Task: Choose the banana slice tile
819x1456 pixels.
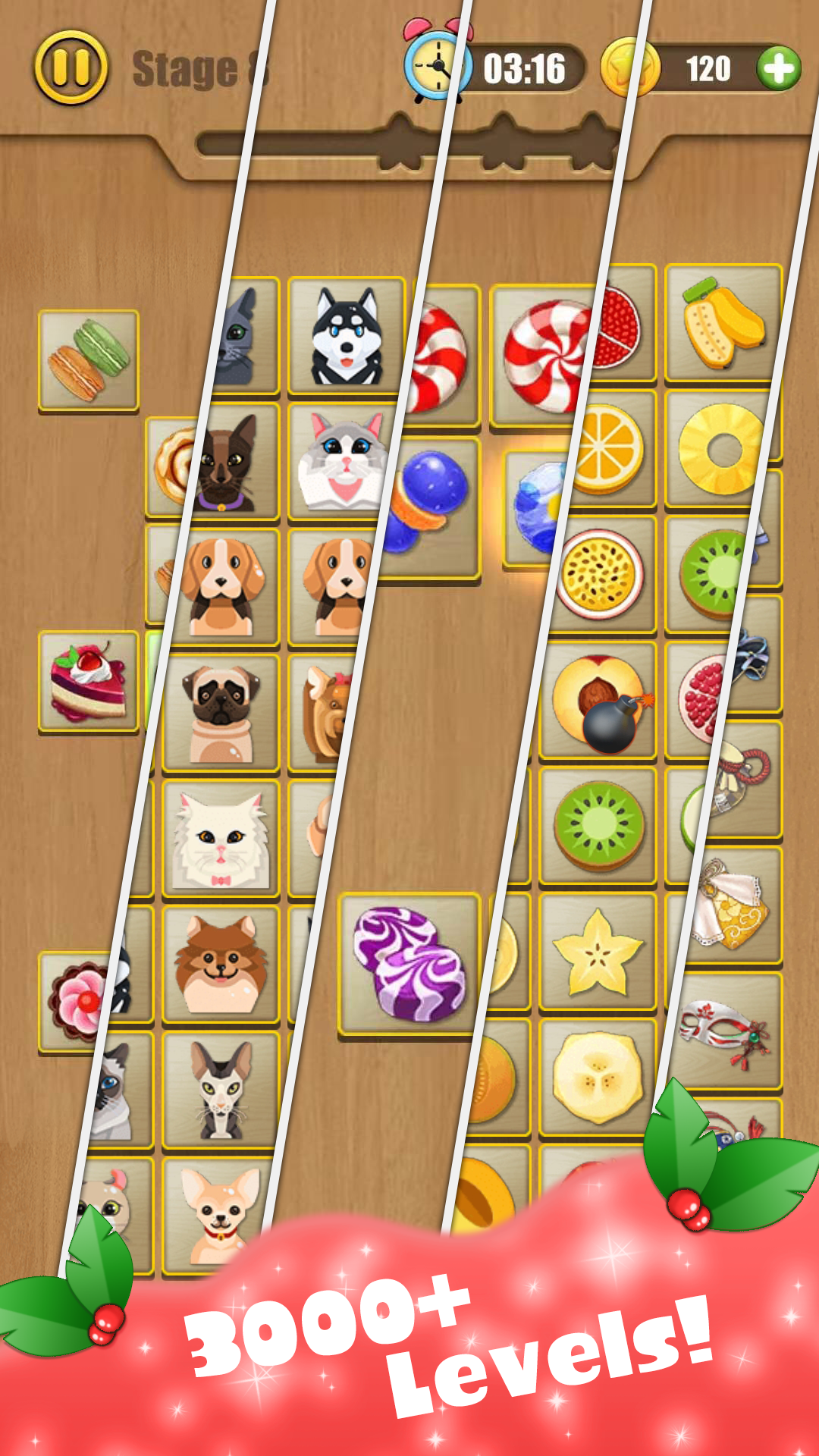Action: point(598,1077)
